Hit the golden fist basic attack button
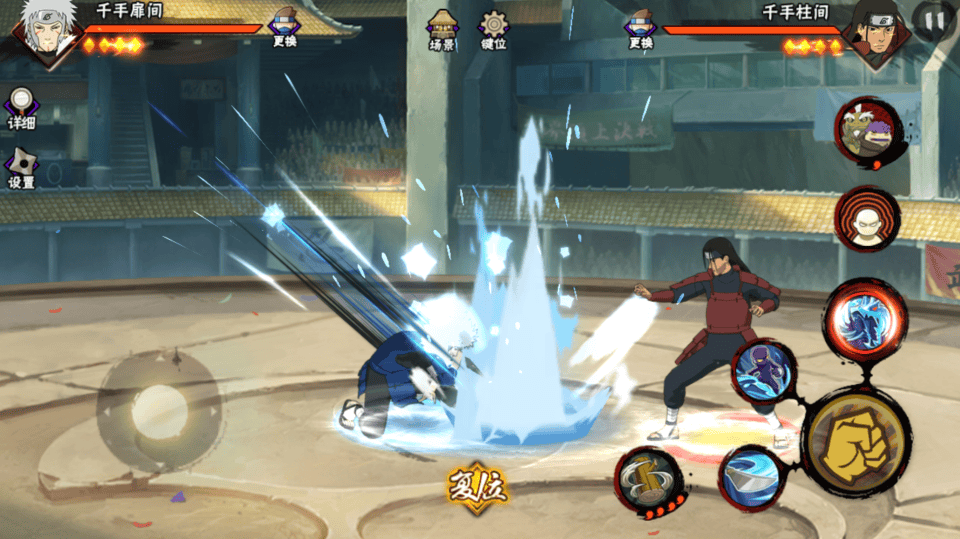 pyautogui.click(x=855, y=440)
